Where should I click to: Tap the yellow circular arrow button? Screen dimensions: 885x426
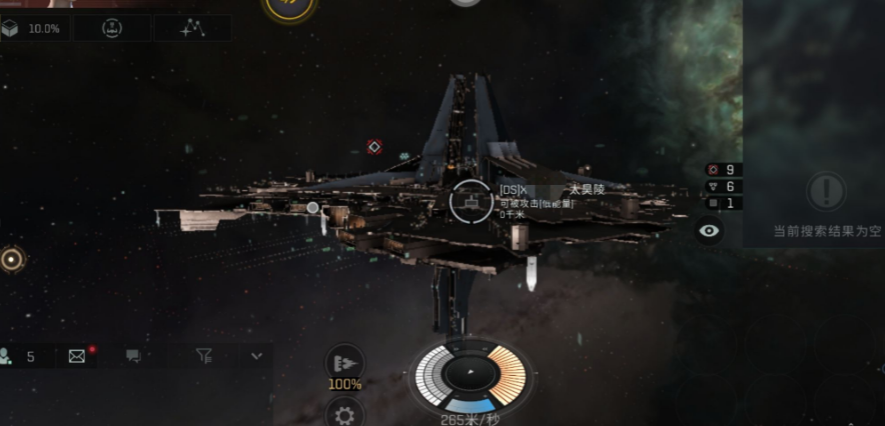pos(283,6)
